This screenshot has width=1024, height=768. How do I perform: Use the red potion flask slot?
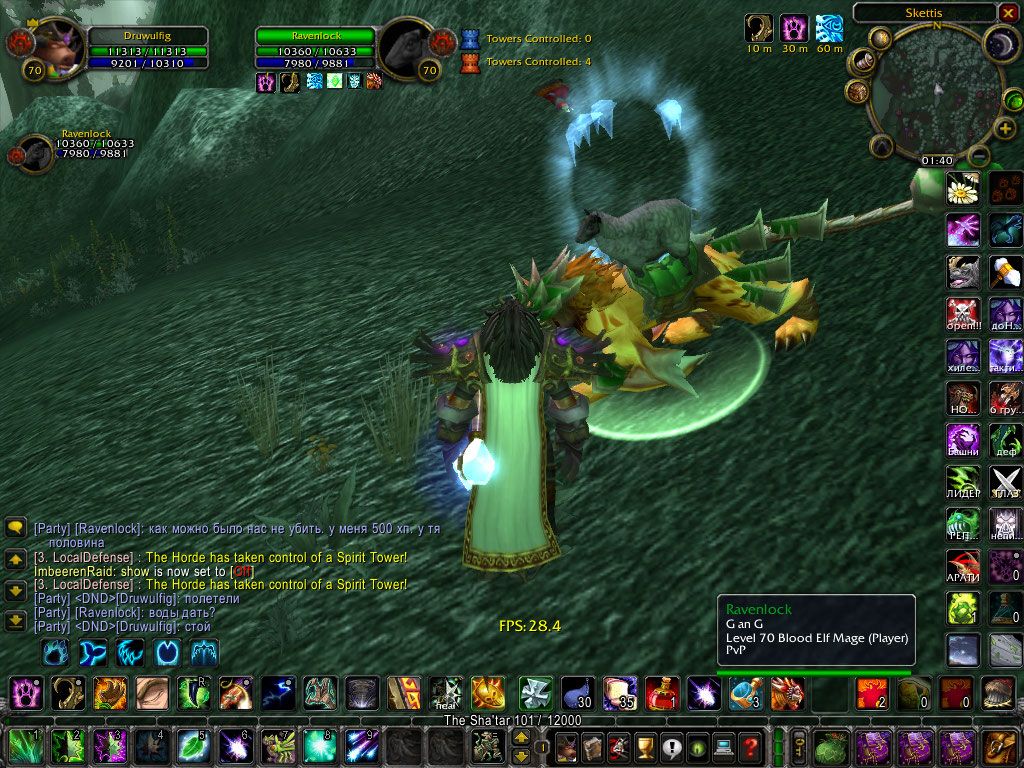click(x=661, y=693)
